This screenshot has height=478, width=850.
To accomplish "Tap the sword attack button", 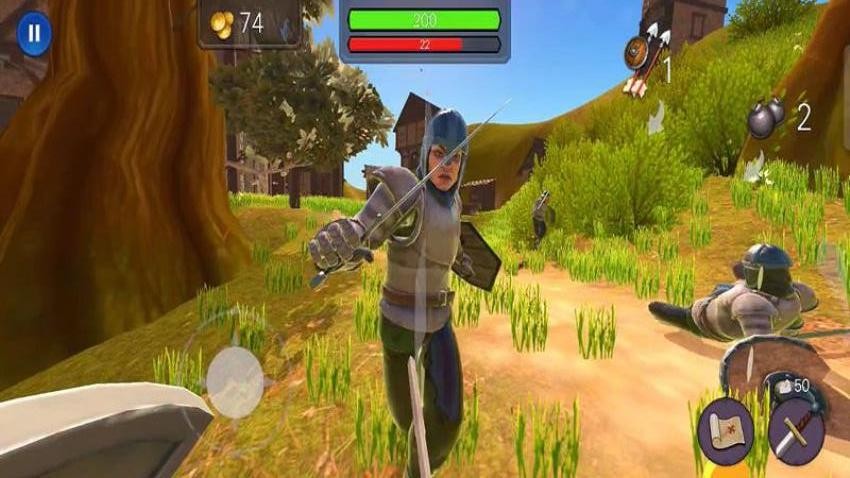I will coord(796,431).
